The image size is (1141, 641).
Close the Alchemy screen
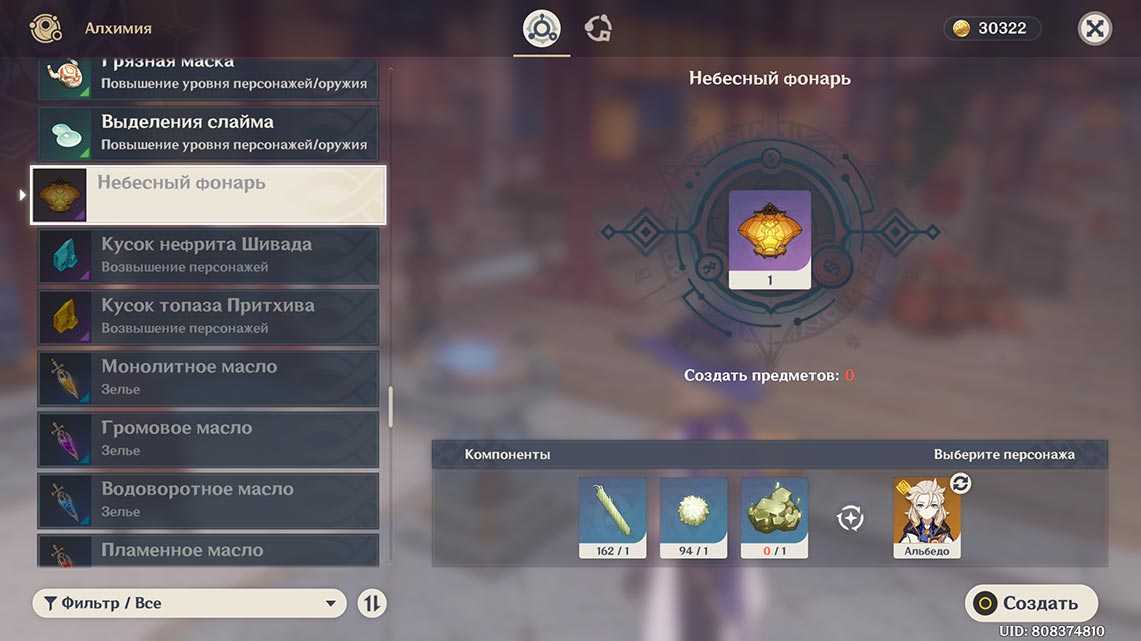(1095, 29)
